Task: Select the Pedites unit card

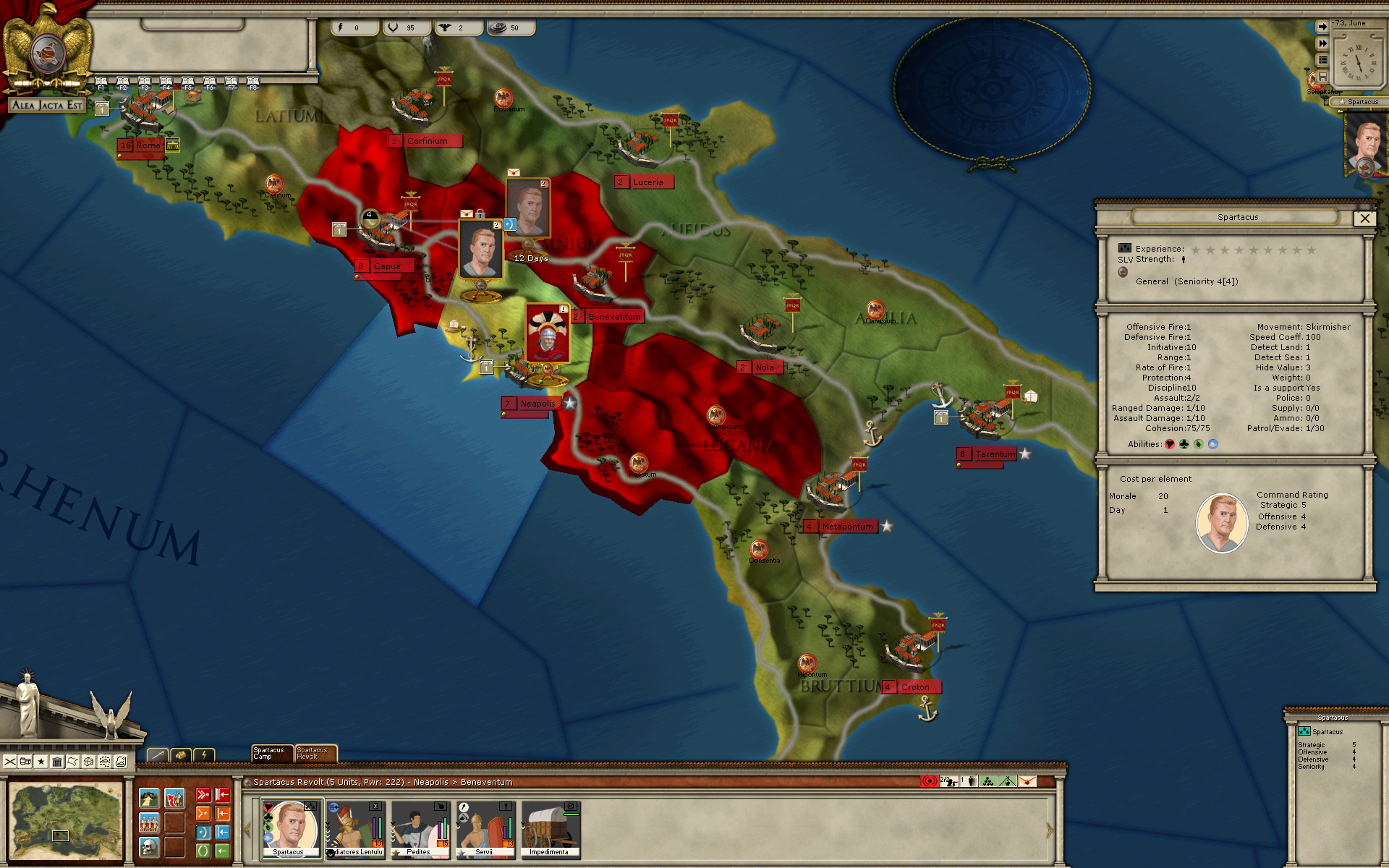Action: point(420,828)
